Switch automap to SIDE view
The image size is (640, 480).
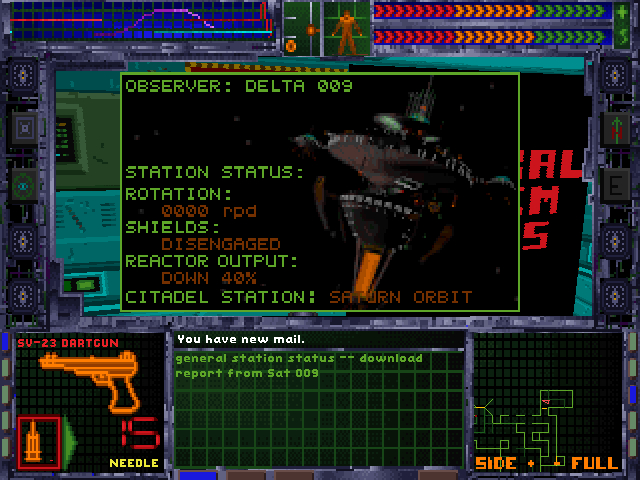496,464
